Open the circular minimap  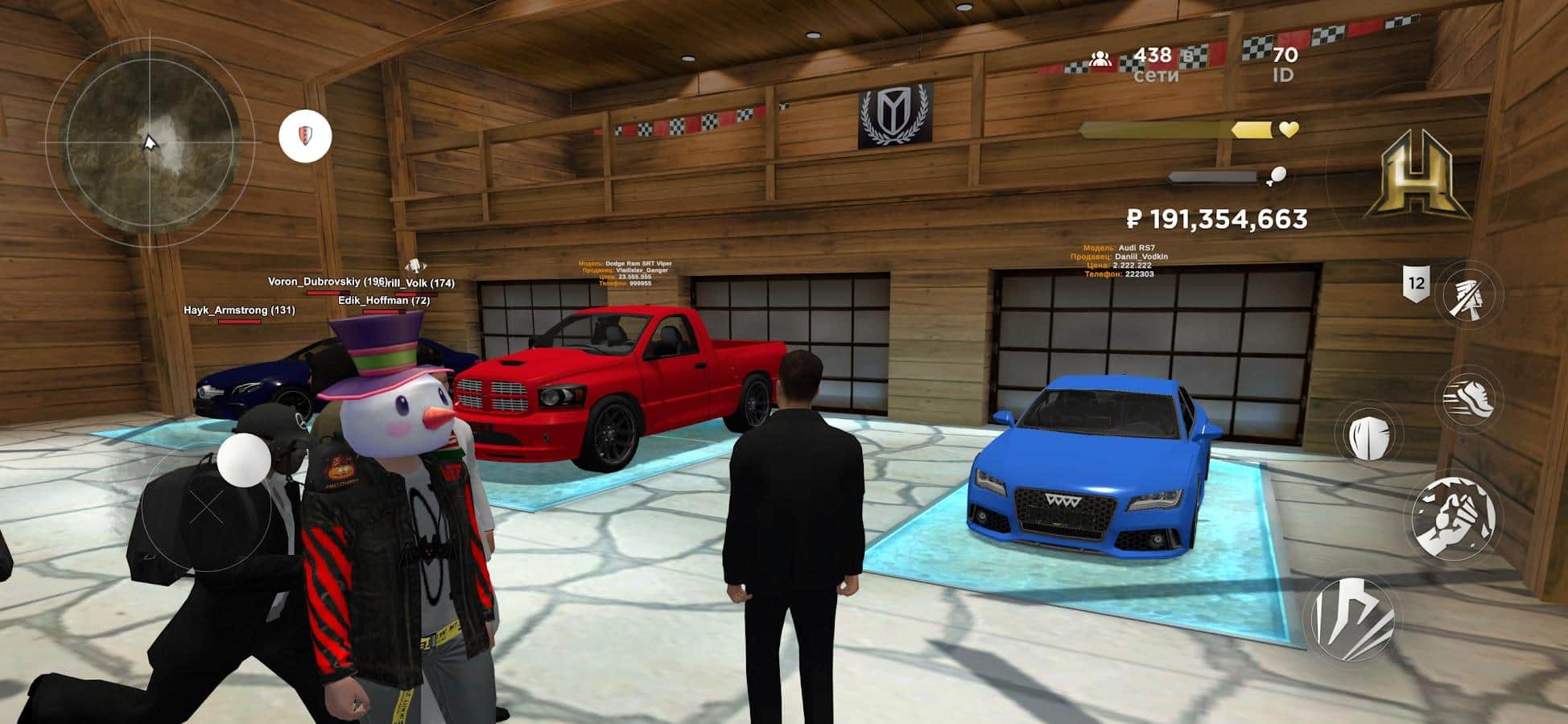point(150,143)
